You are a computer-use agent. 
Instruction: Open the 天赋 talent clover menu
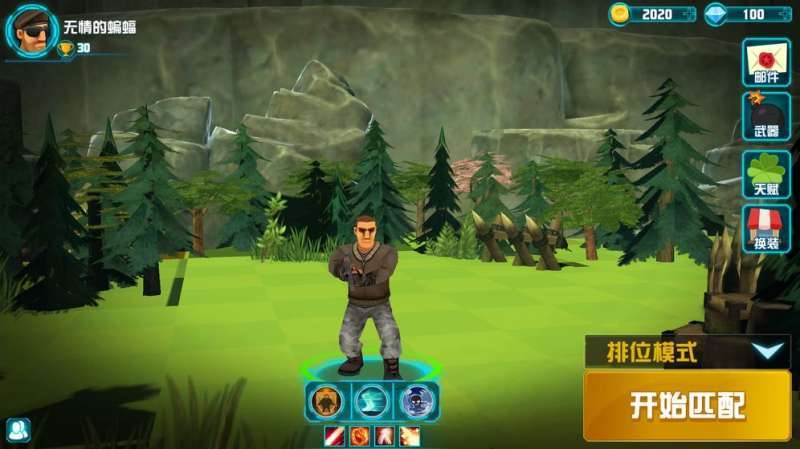click(x=766, y=174)
